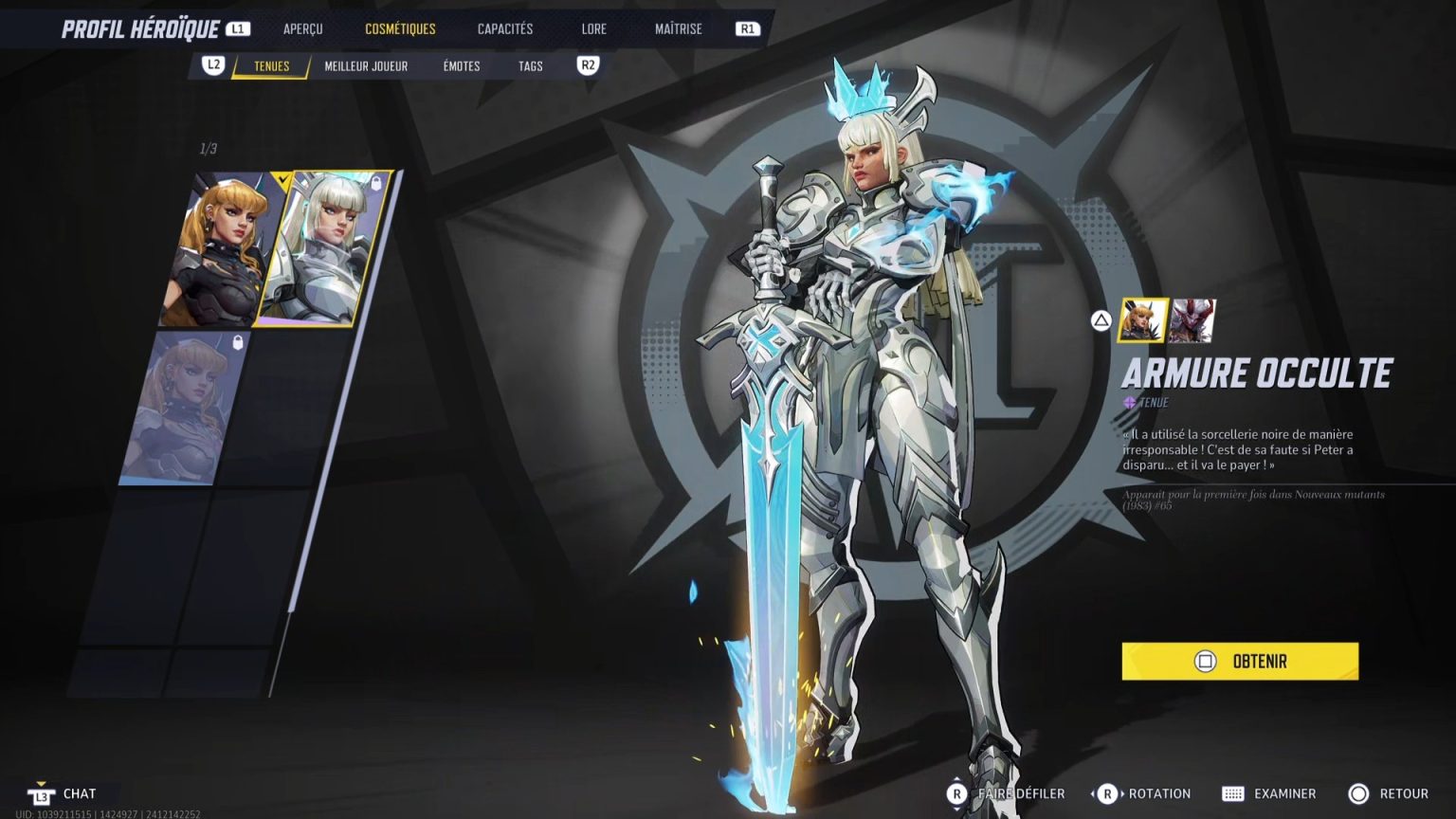This screenshot has height=819, width=1456.
Task: Click the R1 bumper icon after the Maîtrise tab
Action: pos(747,28)
